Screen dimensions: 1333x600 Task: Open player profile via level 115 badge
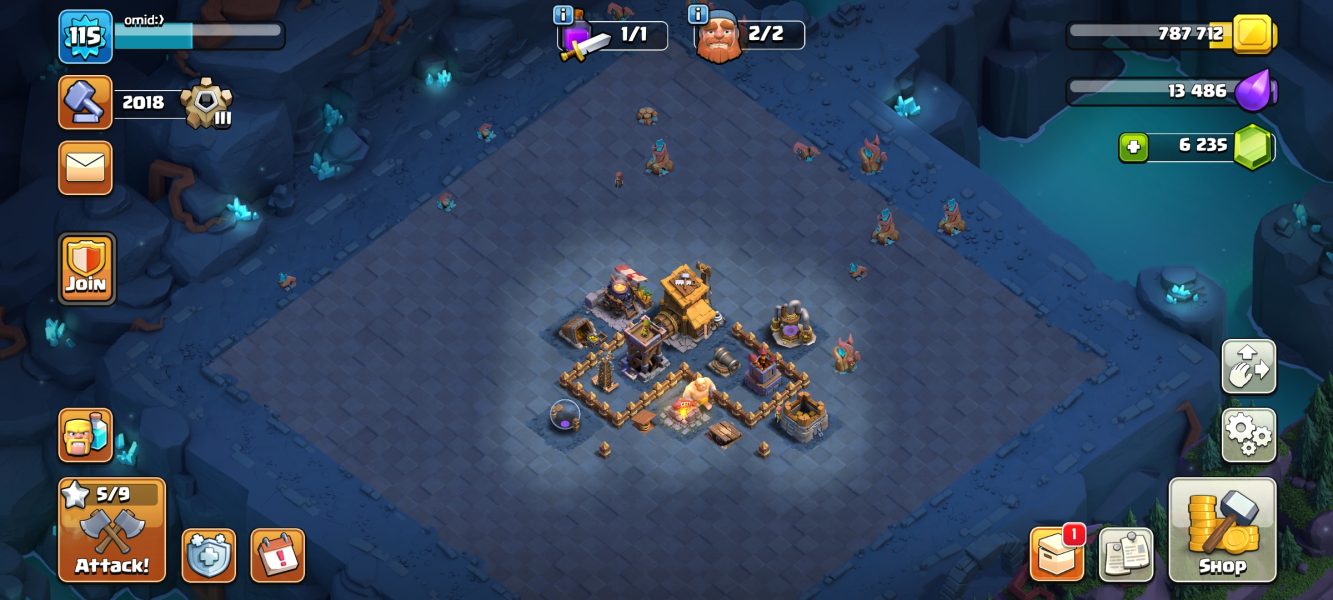click(x=85, y=36)
